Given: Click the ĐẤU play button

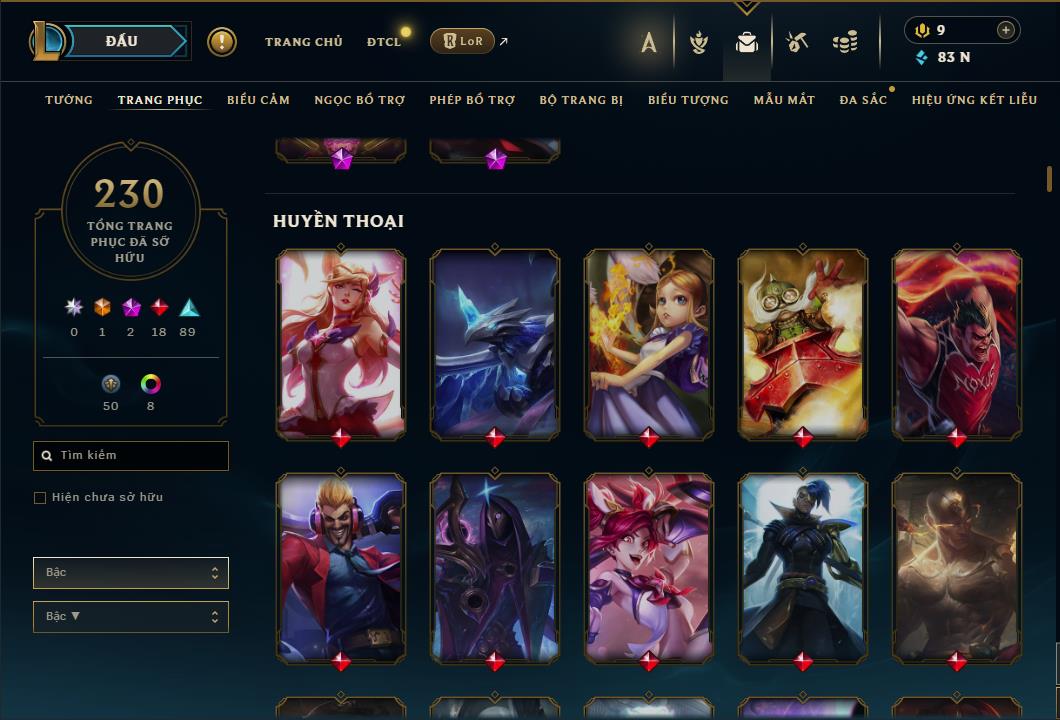Looking at the screenshot, I should coord(122,41).
